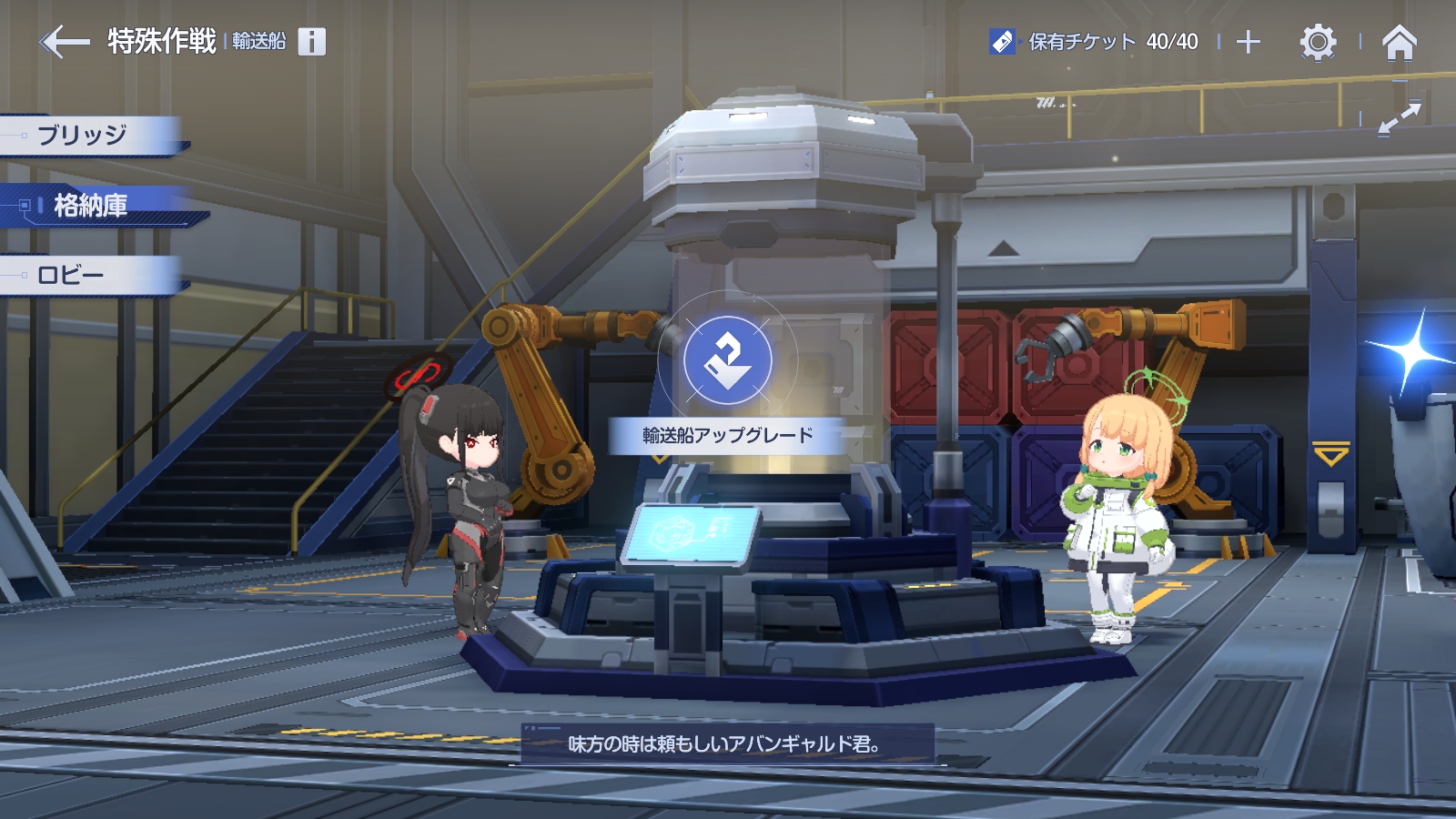Add tickets with the plus button
Image resolution: width=1456 pixels, height=819 pixels.
click(1249, 42)
